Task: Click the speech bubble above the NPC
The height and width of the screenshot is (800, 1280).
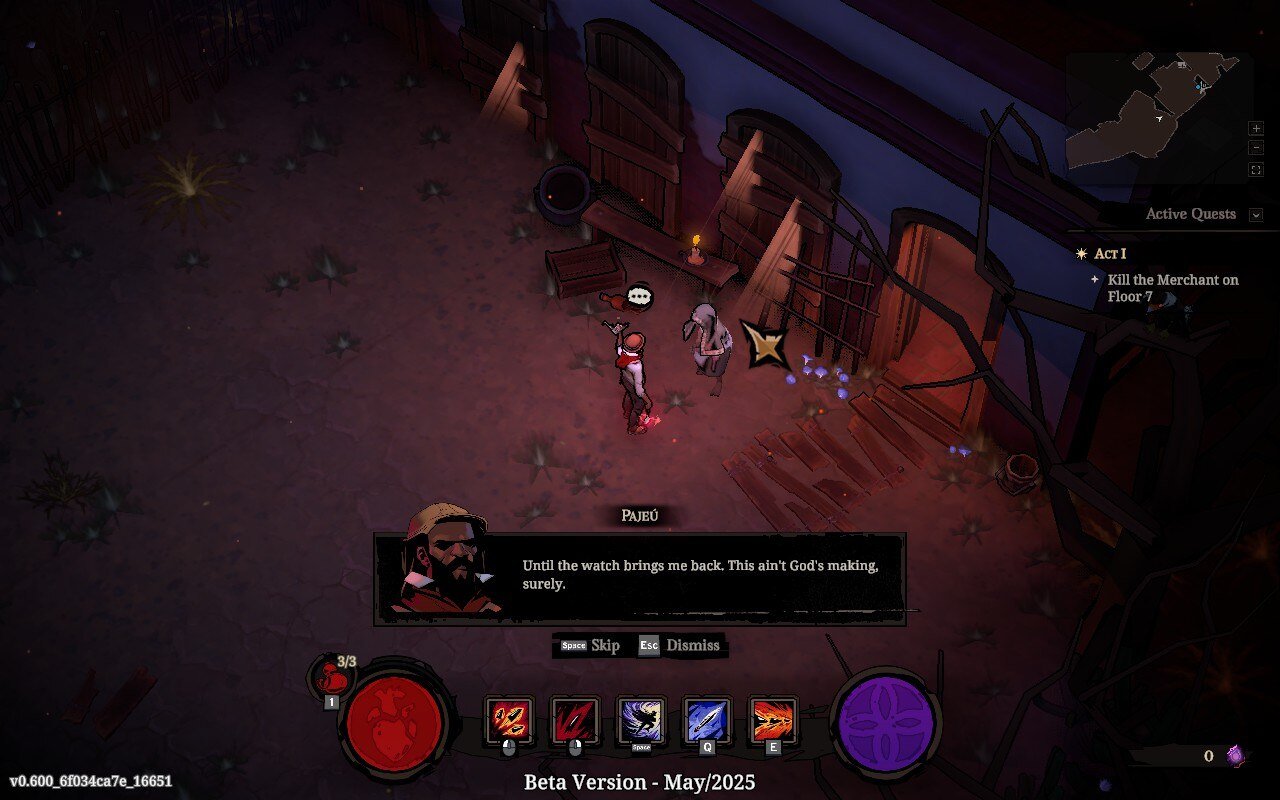Action: click(640, 296)
